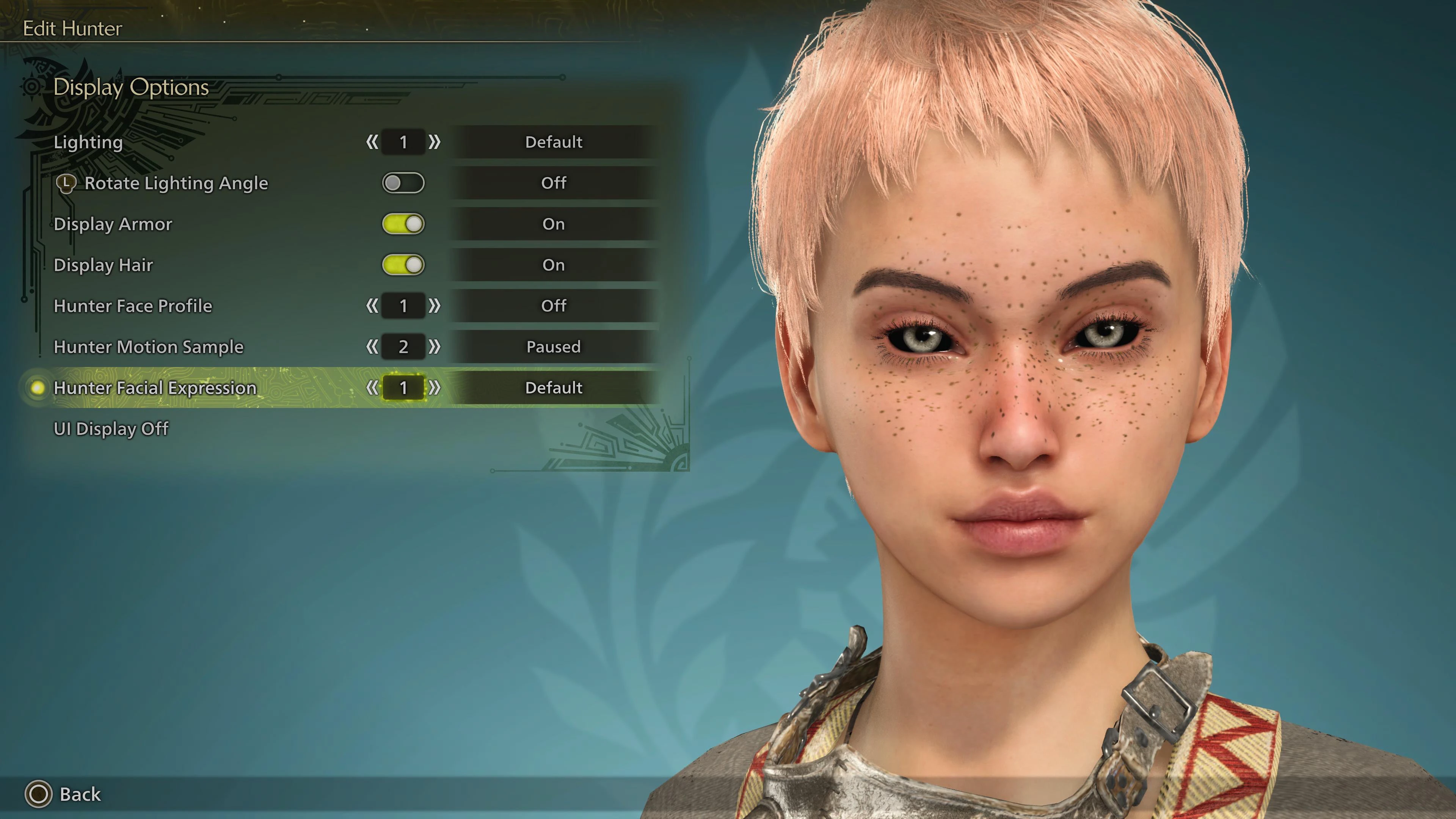Advance Hunter Motion Sample with the right arrow

coord(434,347)
